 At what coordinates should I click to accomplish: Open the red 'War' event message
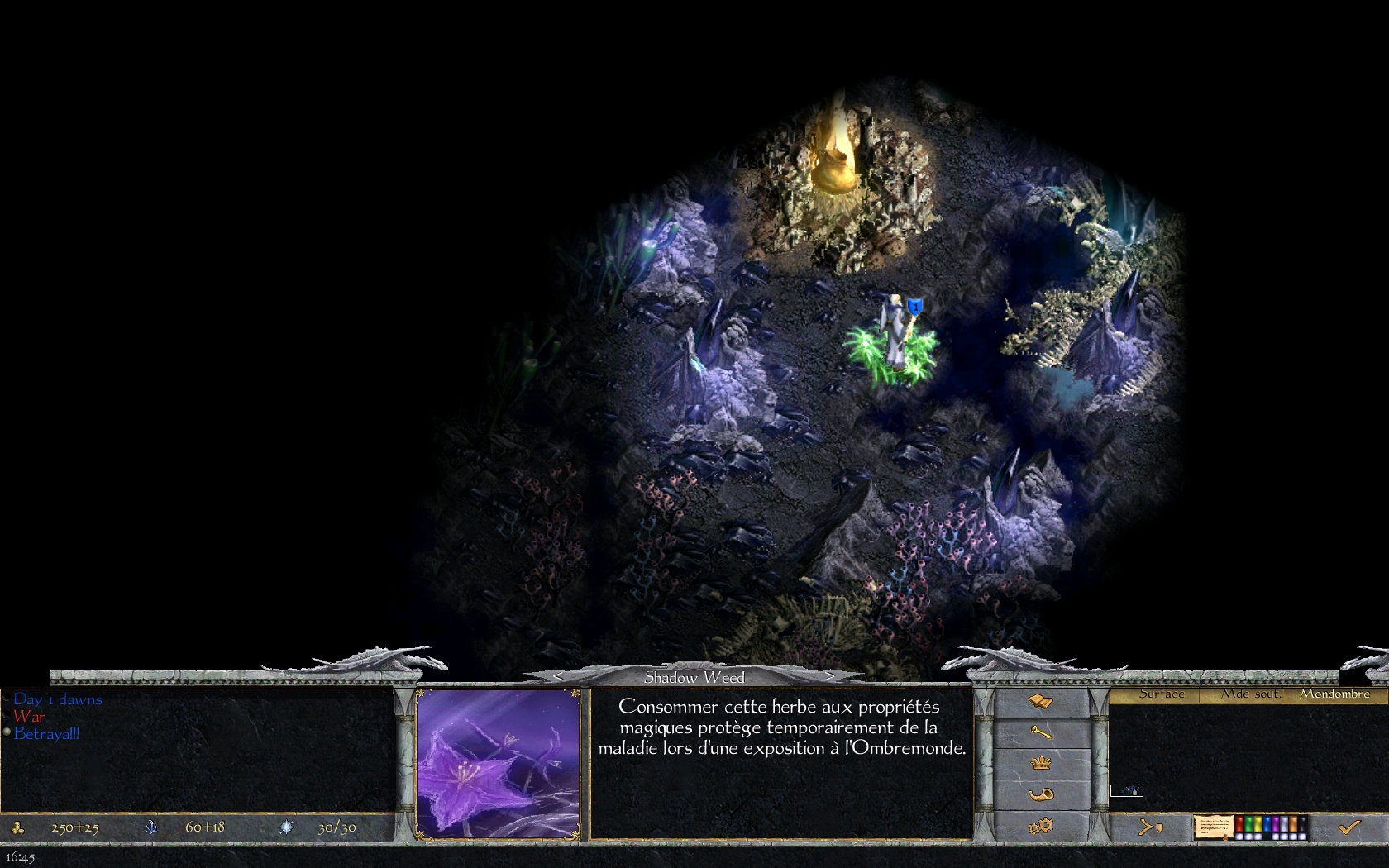coord(29,717)
